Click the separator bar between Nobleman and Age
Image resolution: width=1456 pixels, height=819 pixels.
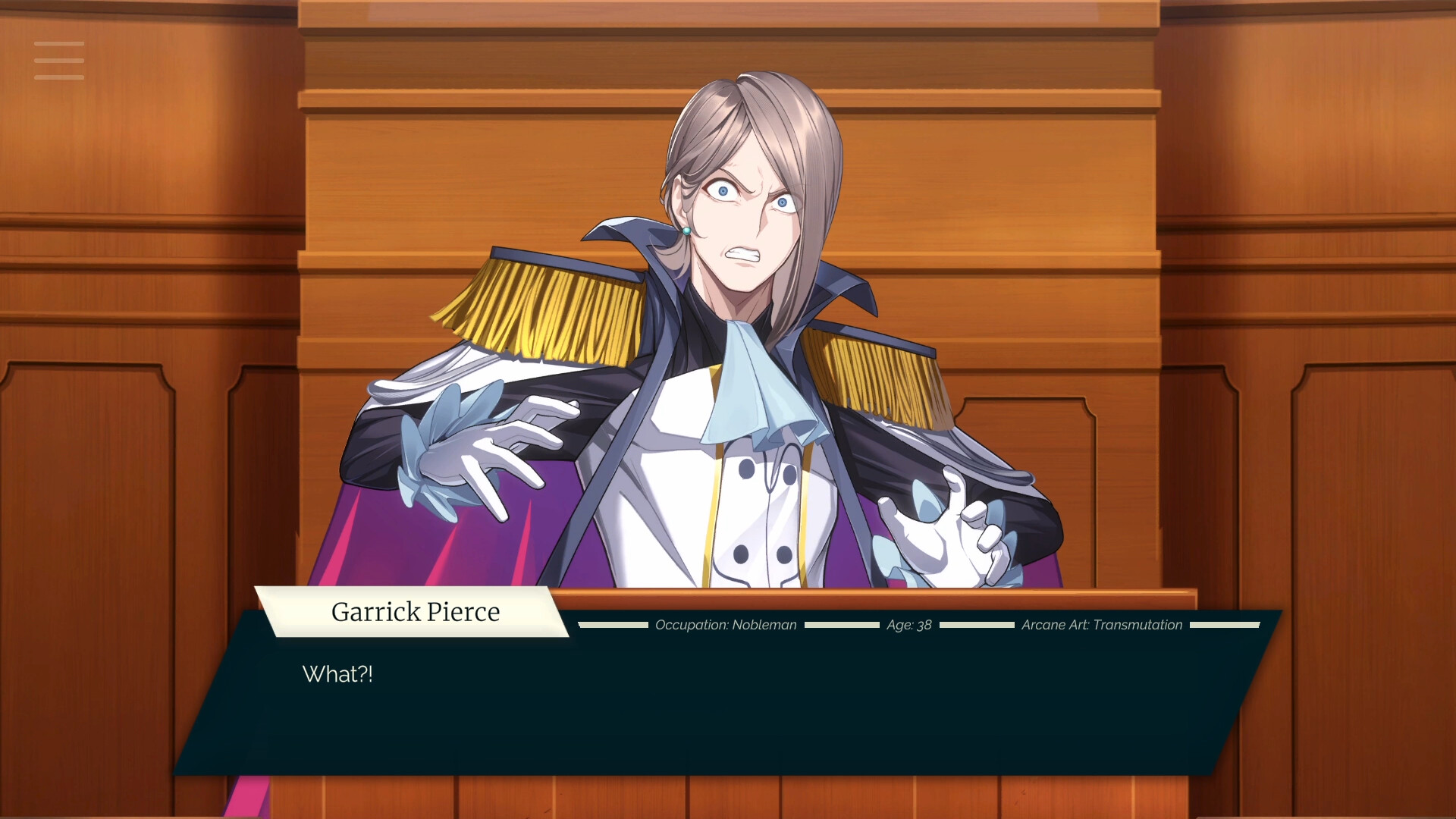842,626
